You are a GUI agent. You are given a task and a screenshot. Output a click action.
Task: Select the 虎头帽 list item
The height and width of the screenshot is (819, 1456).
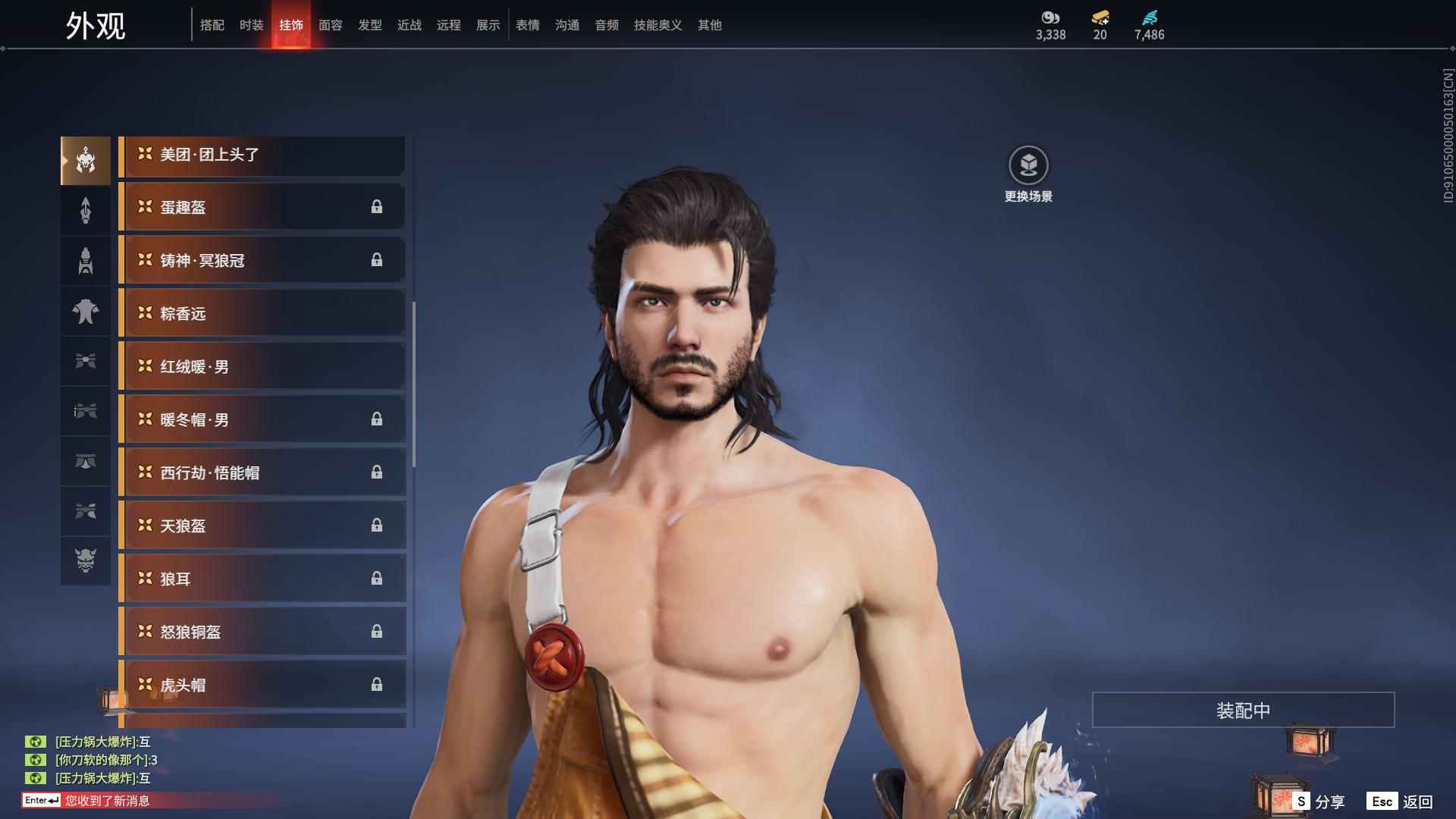point(262,685)
